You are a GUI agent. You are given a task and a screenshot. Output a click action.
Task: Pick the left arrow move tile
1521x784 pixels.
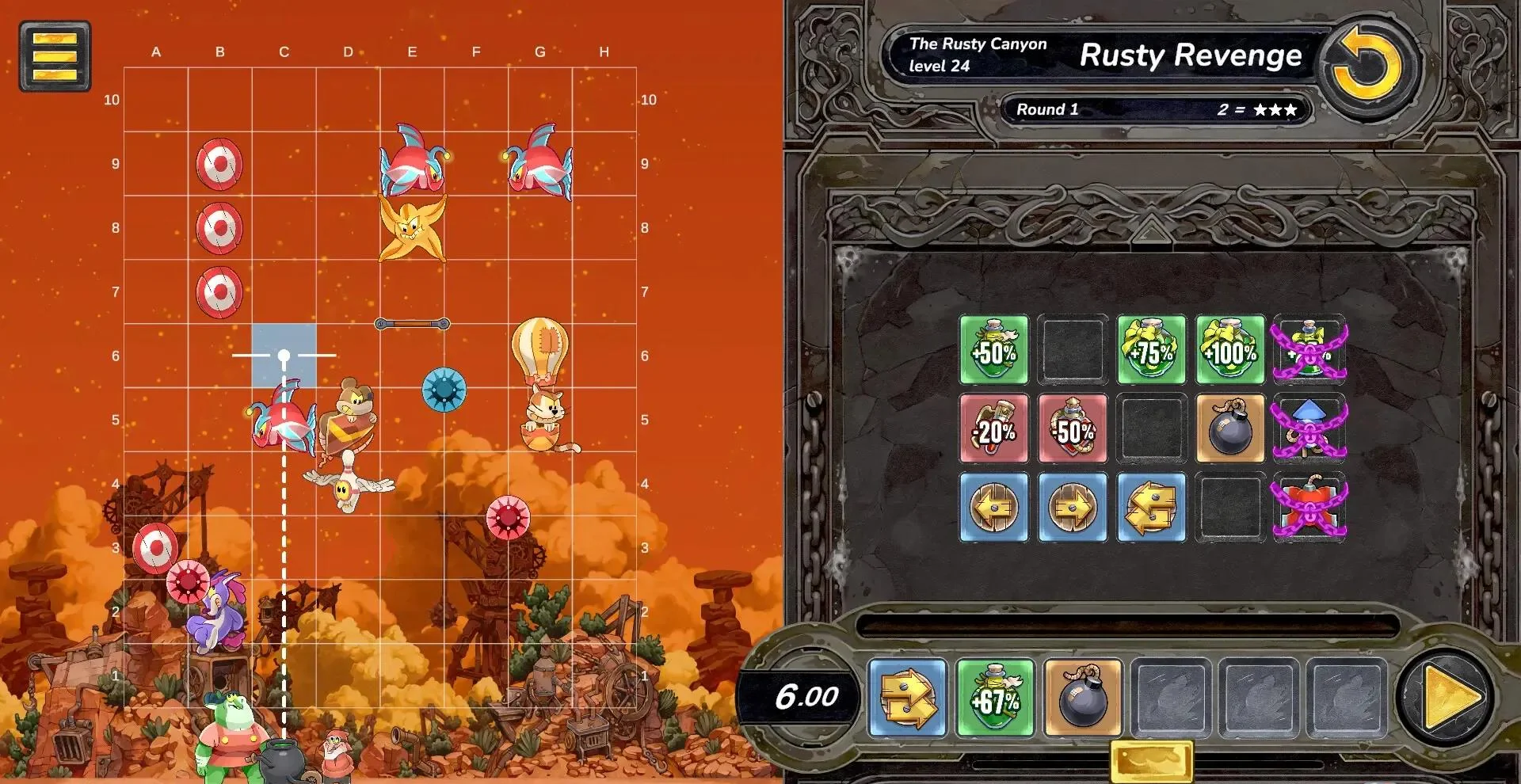(x=993, y=508)
